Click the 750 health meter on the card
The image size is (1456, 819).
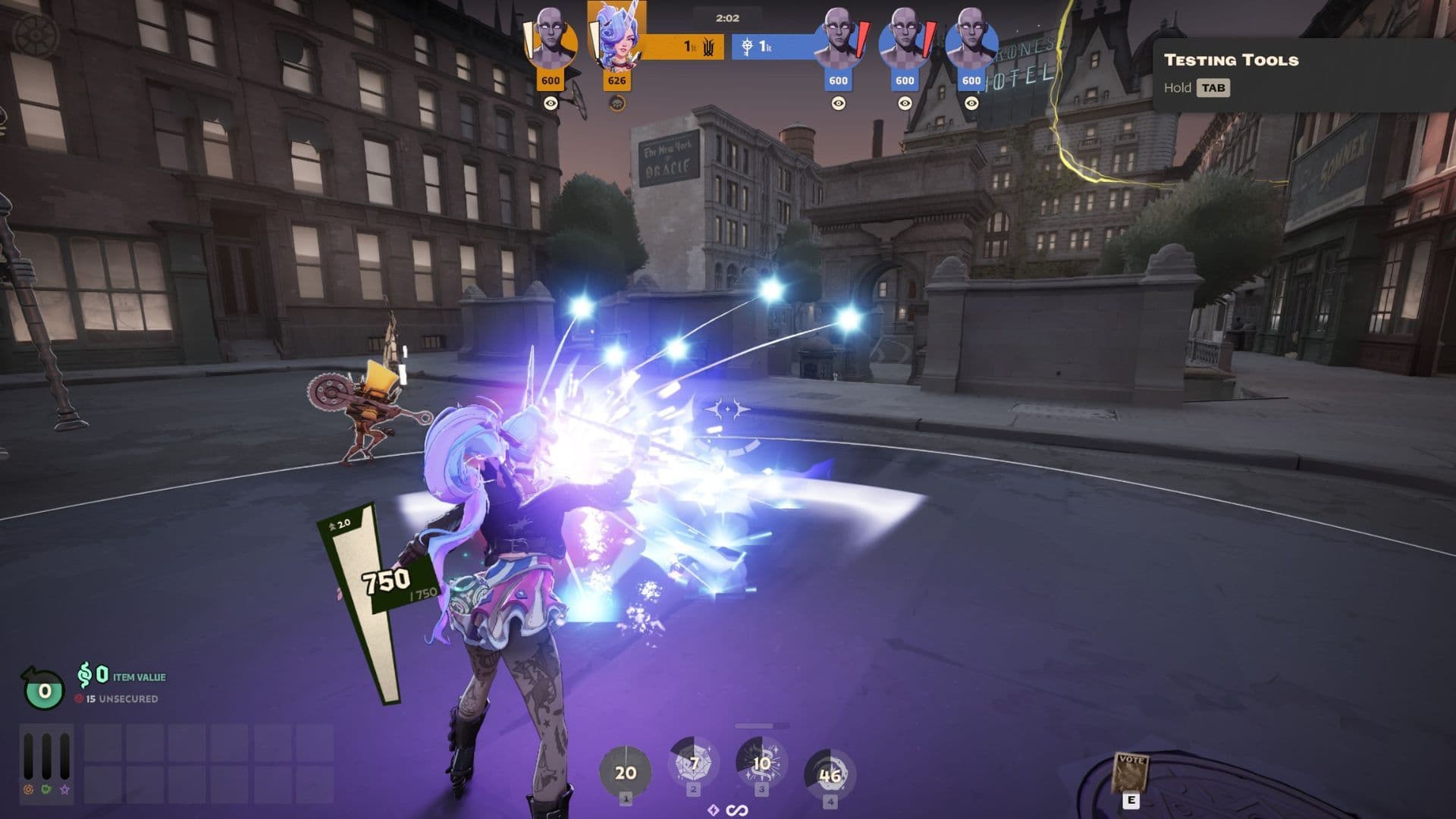[388, 582]
